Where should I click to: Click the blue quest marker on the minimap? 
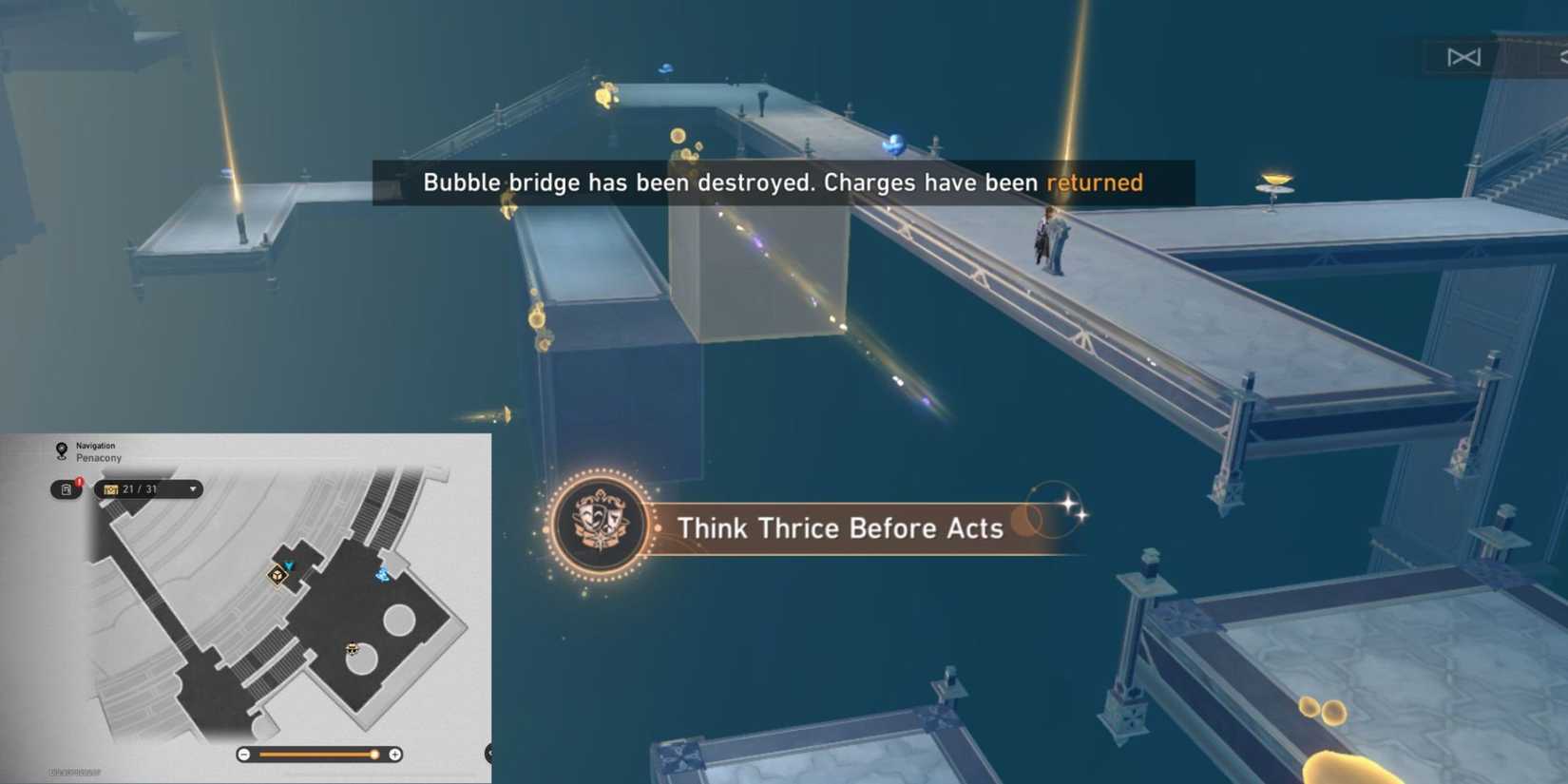(x=381, y=574)
